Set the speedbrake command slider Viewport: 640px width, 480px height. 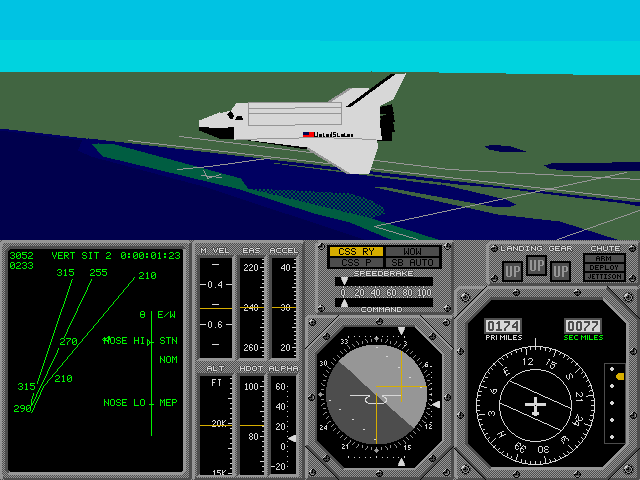[x=385, y=302]
